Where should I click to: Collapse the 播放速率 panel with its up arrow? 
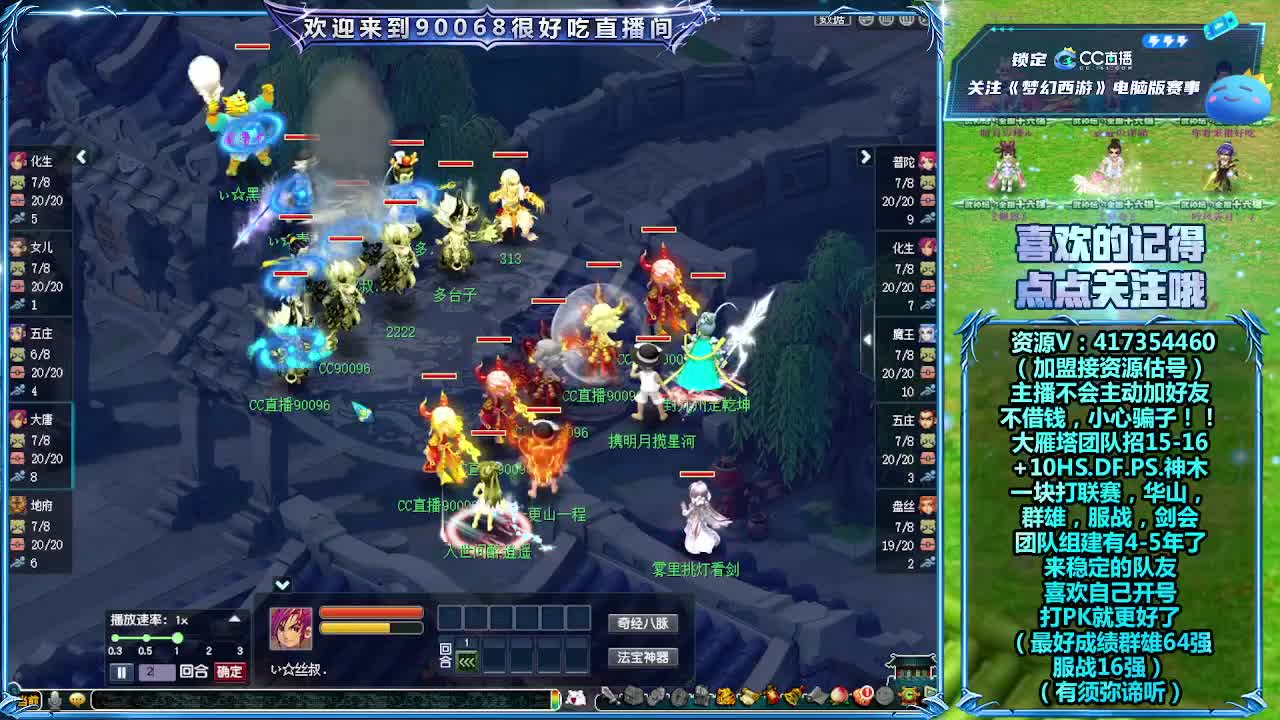tap(233, 619)
